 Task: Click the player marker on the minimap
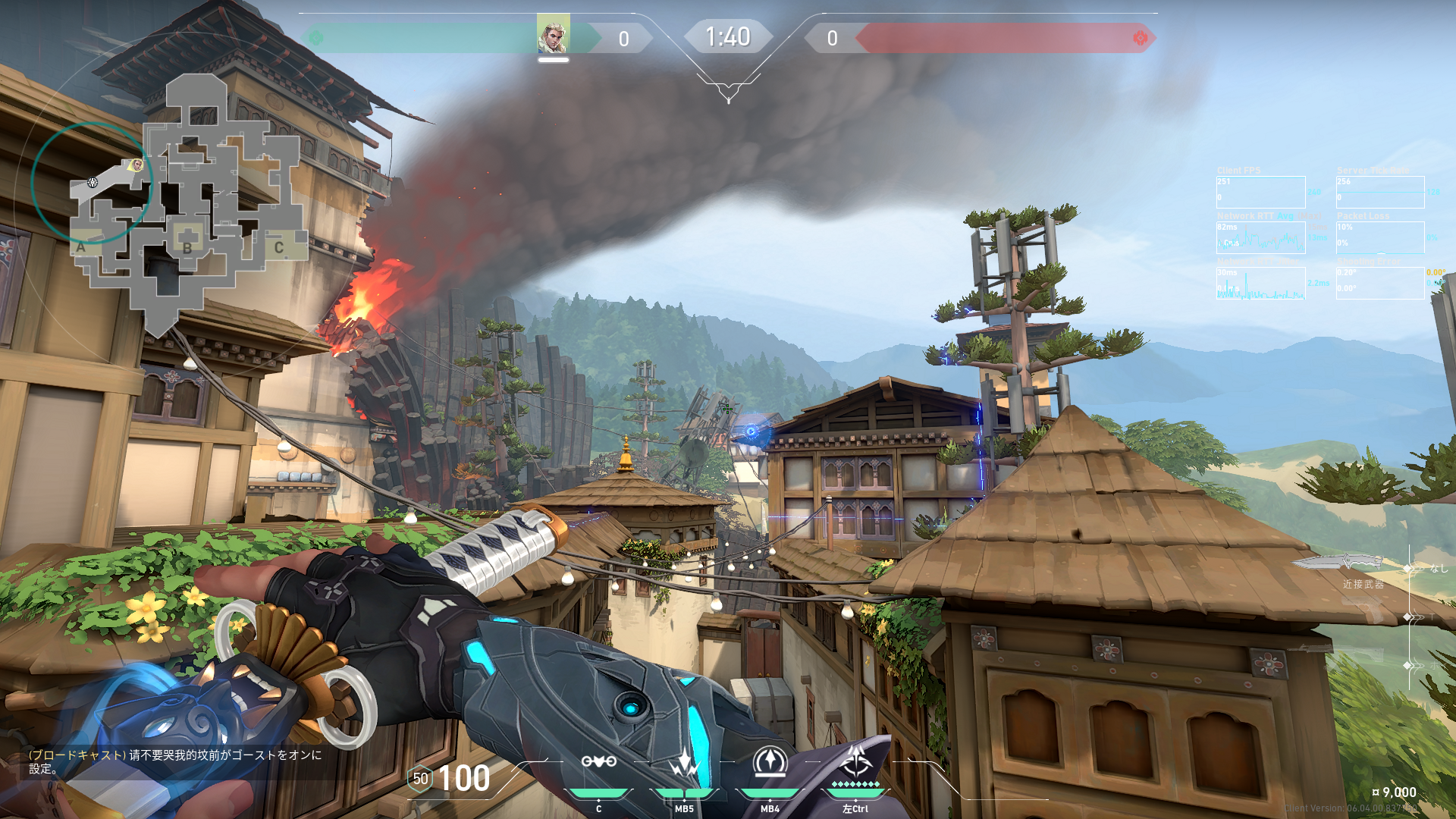136,165
